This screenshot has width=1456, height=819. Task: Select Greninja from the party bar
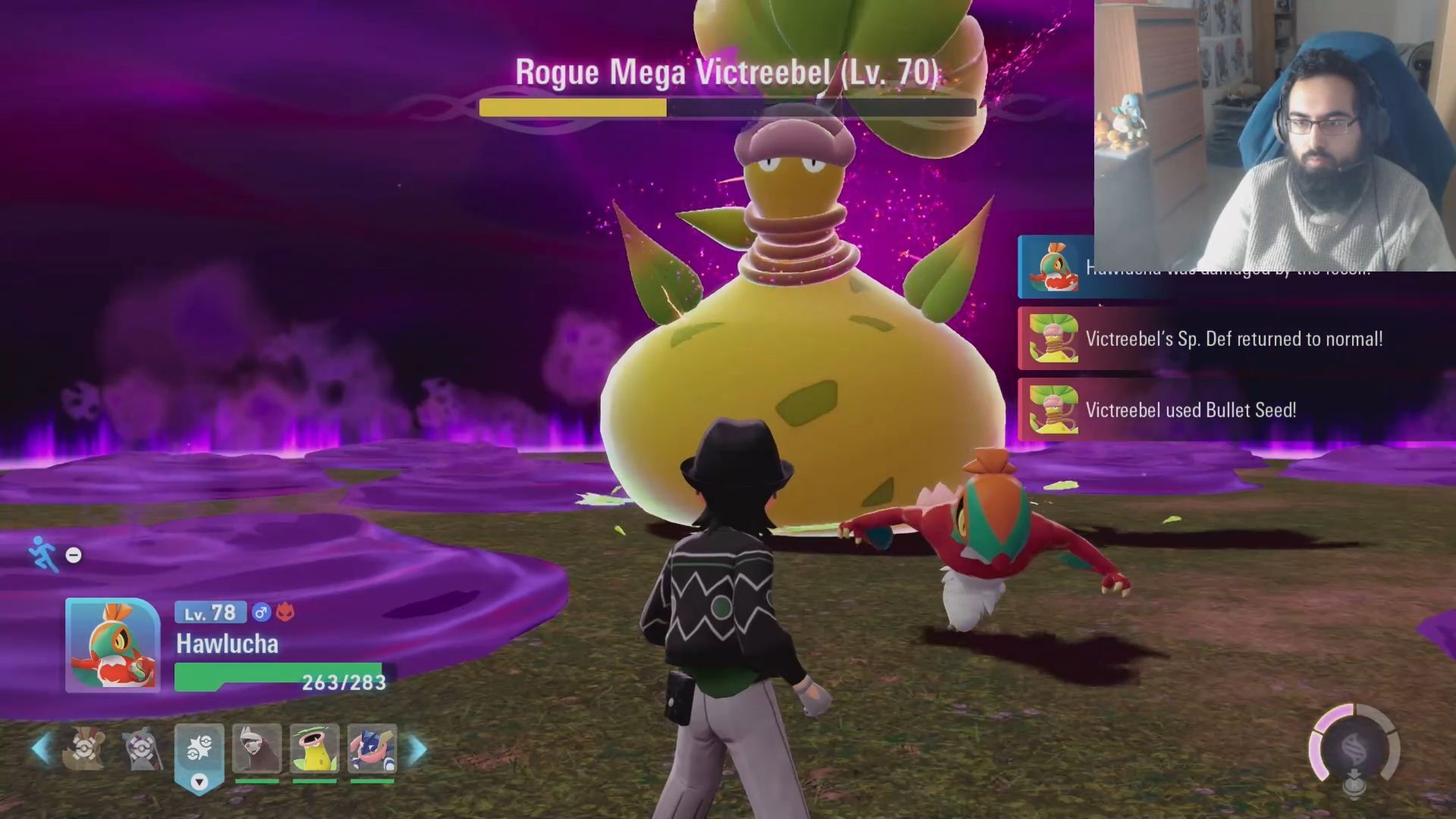pos(372,748)
